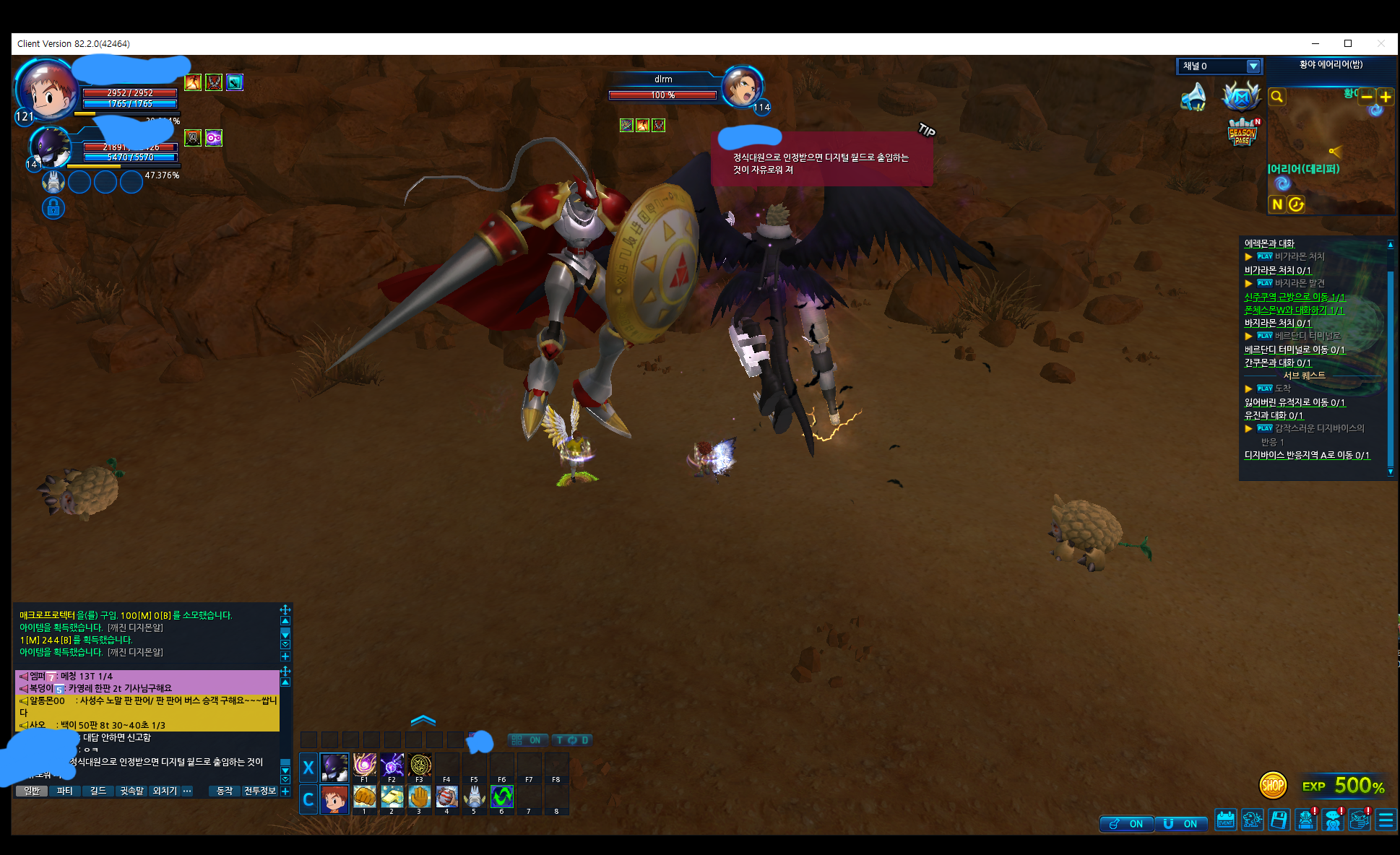This screenshot has height=855, width=1400.
Task: Toggle the potion auto-use ON button
Action: pyautogui.click(x=1127, y=824)
